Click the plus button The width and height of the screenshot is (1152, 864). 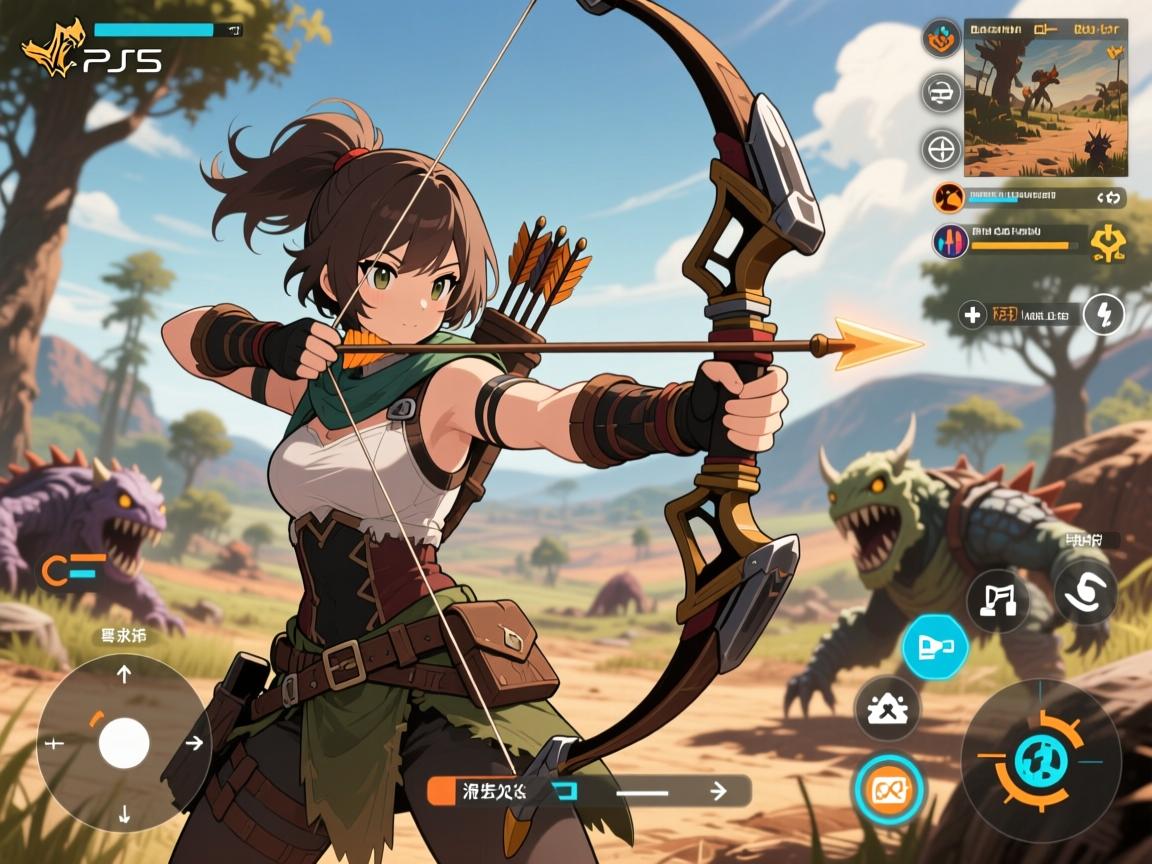point(972,316)
